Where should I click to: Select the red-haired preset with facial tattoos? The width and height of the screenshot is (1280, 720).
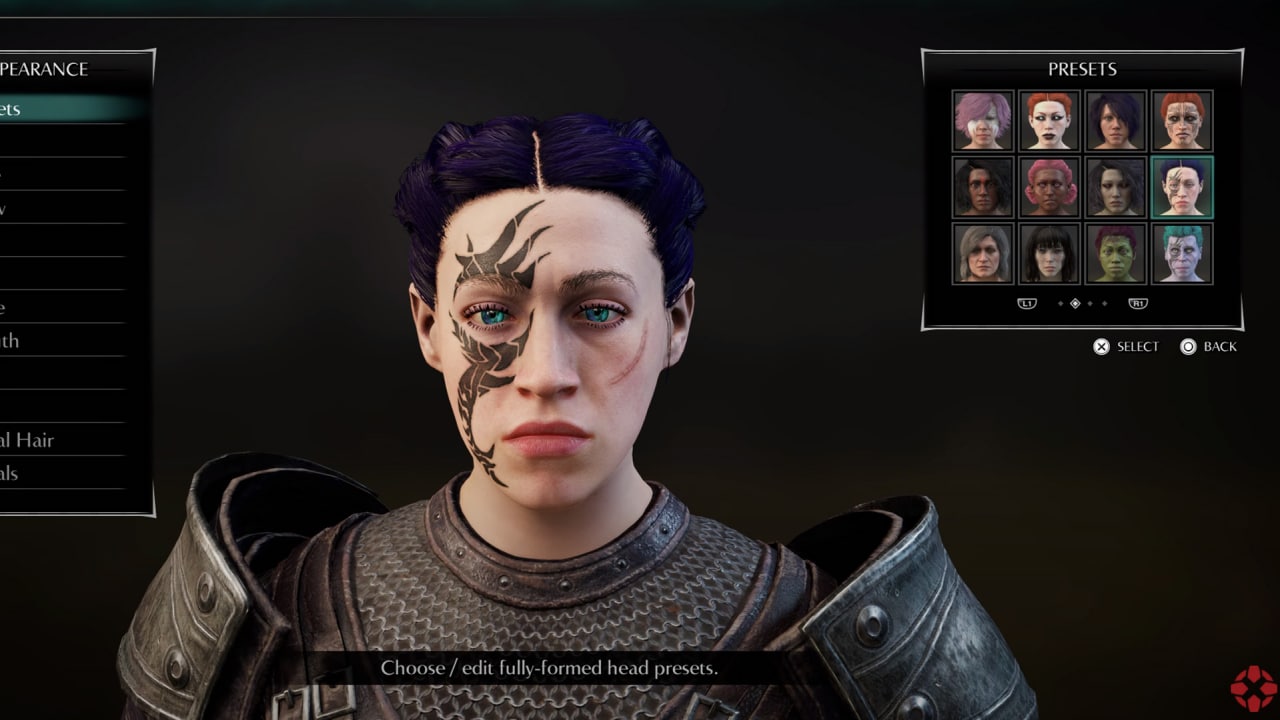pyautogui.click(x=1182, y=121)
